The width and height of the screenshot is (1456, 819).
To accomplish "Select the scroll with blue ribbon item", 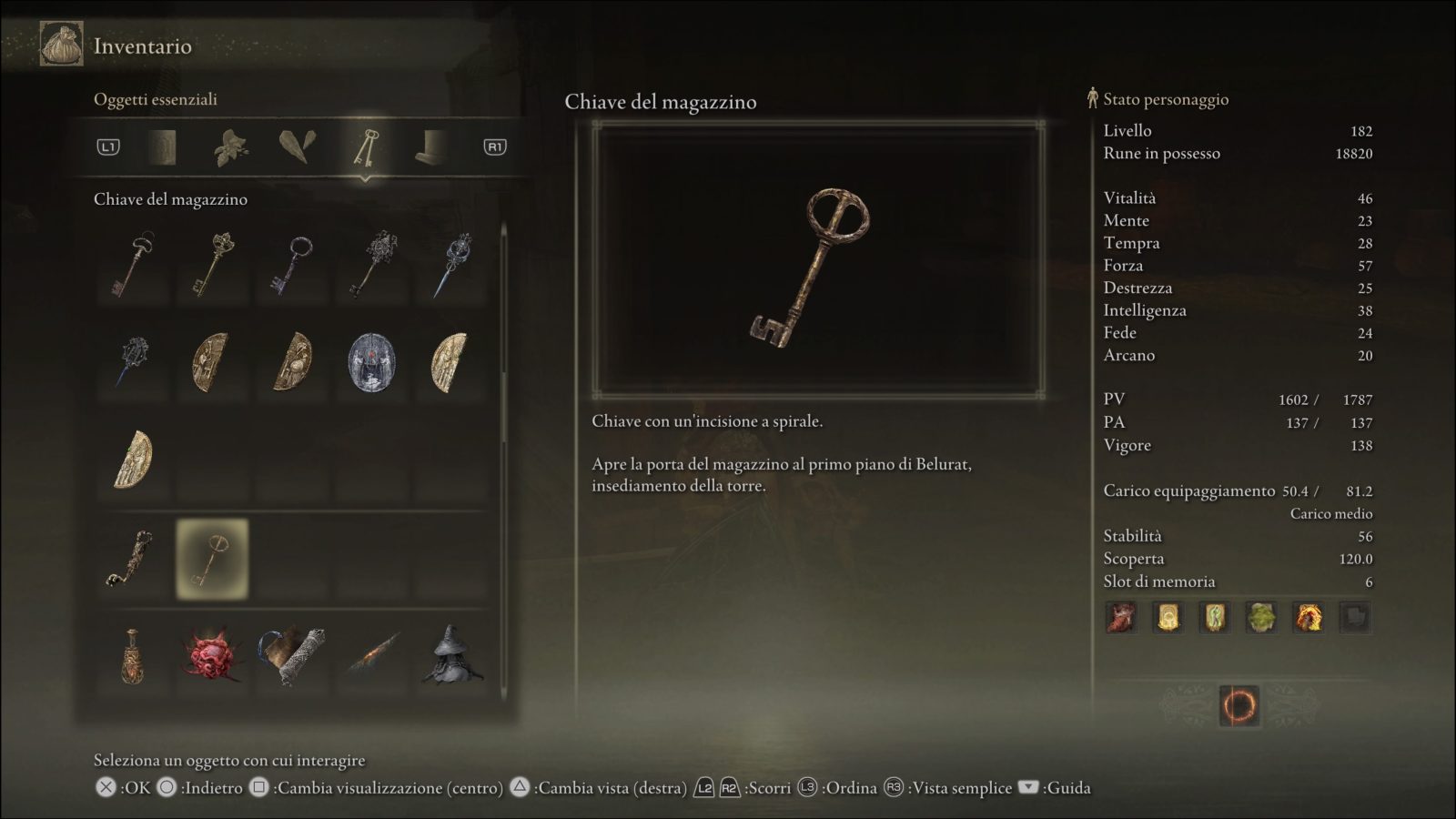I will click(291, 654).
